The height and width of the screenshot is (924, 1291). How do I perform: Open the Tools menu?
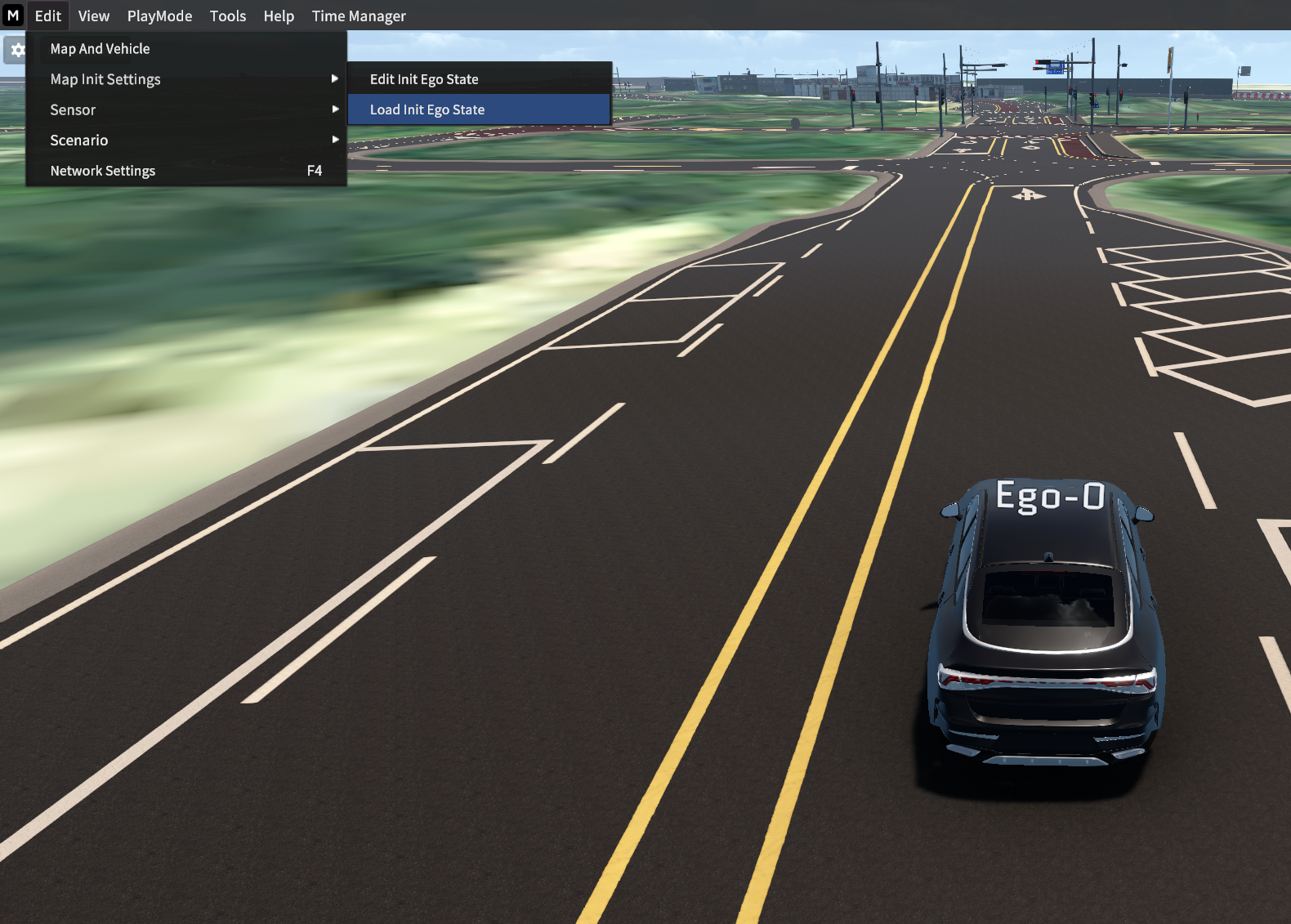[227, 16]
